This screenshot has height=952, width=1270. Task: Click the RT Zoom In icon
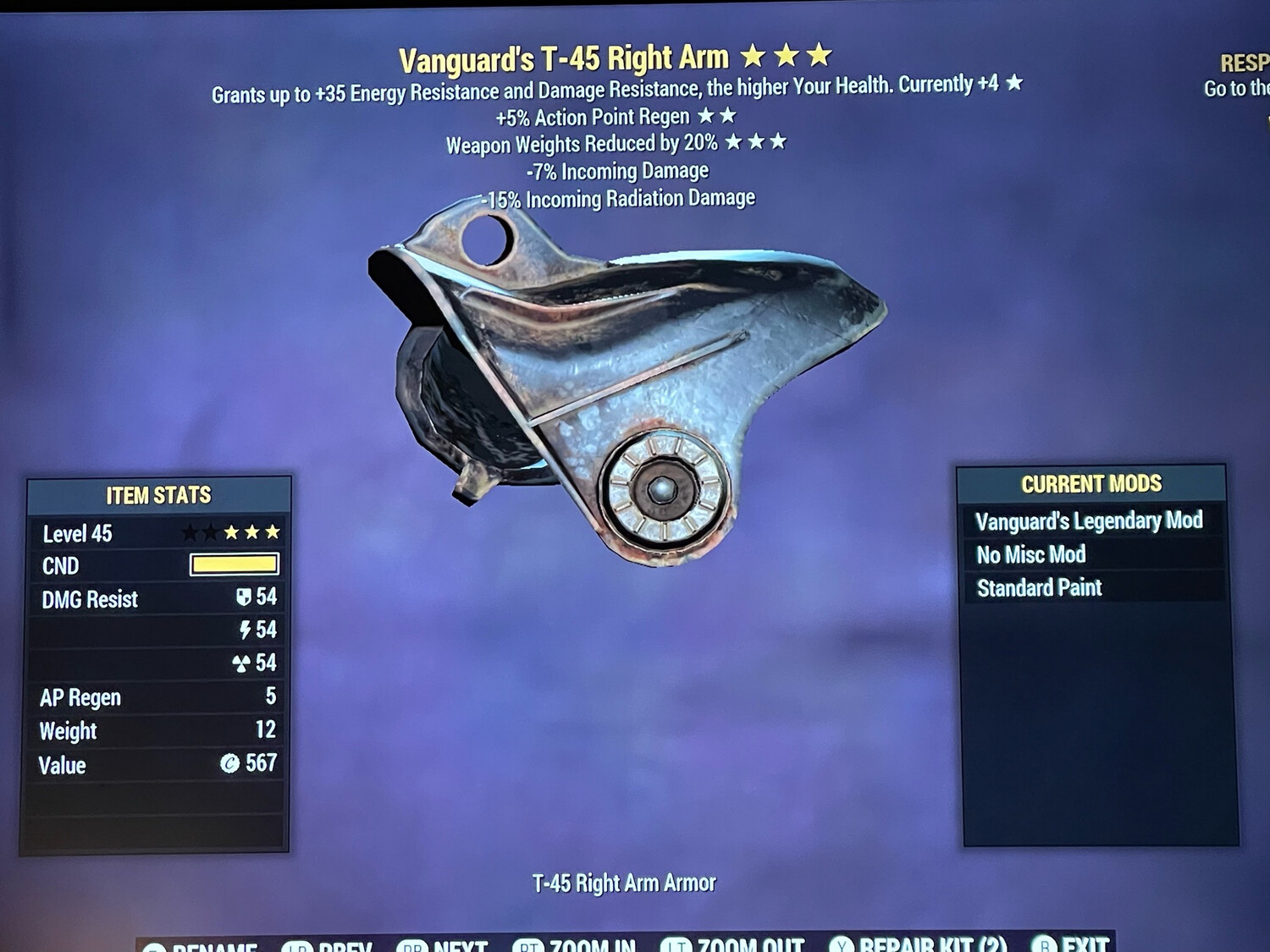[529, 947]
